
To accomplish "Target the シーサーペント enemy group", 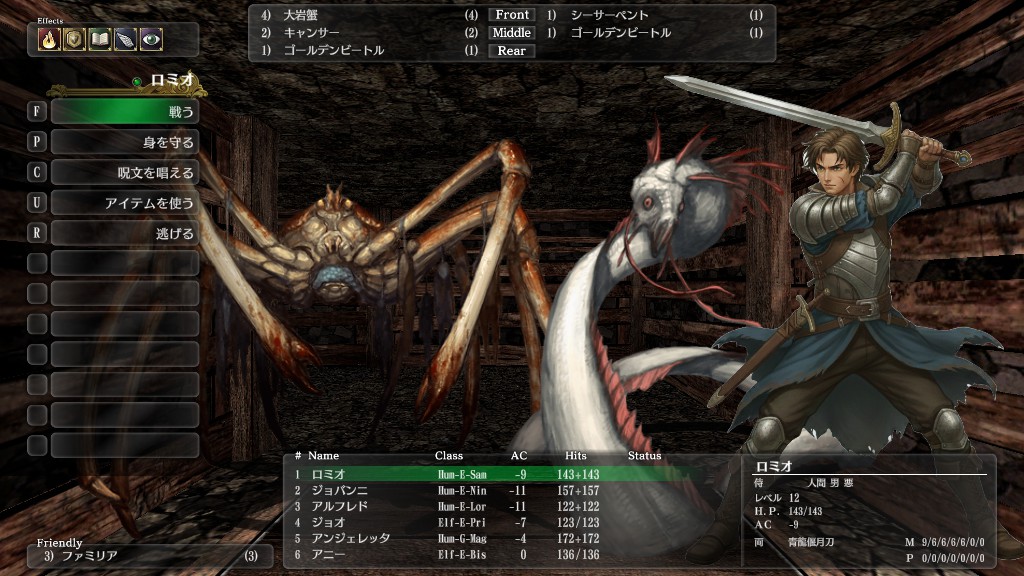I will 610,15.
